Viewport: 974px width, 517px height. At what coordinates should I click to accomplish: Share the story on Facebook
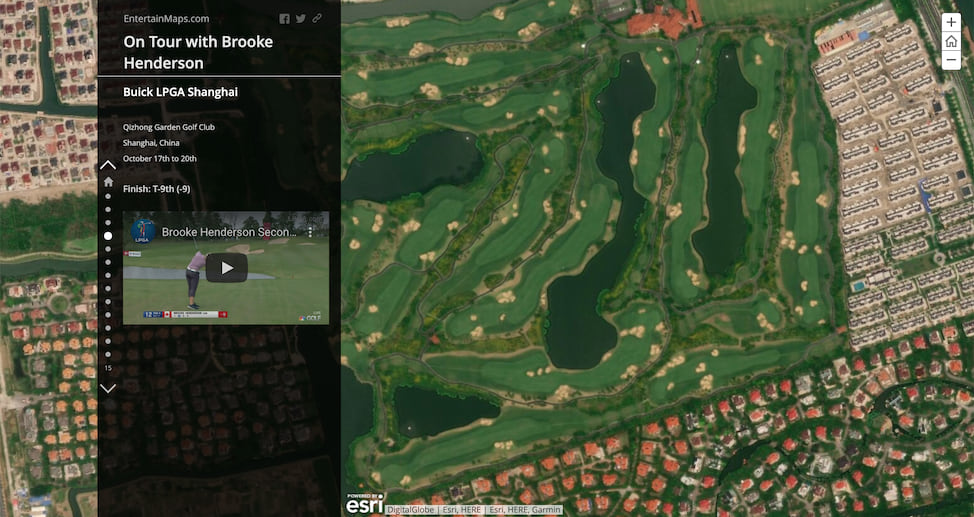(284, 19)
